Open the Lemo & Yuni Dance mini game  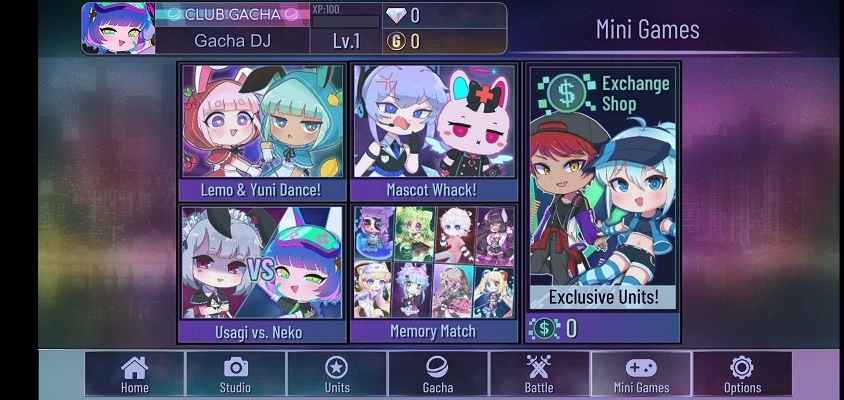(263, 130)
